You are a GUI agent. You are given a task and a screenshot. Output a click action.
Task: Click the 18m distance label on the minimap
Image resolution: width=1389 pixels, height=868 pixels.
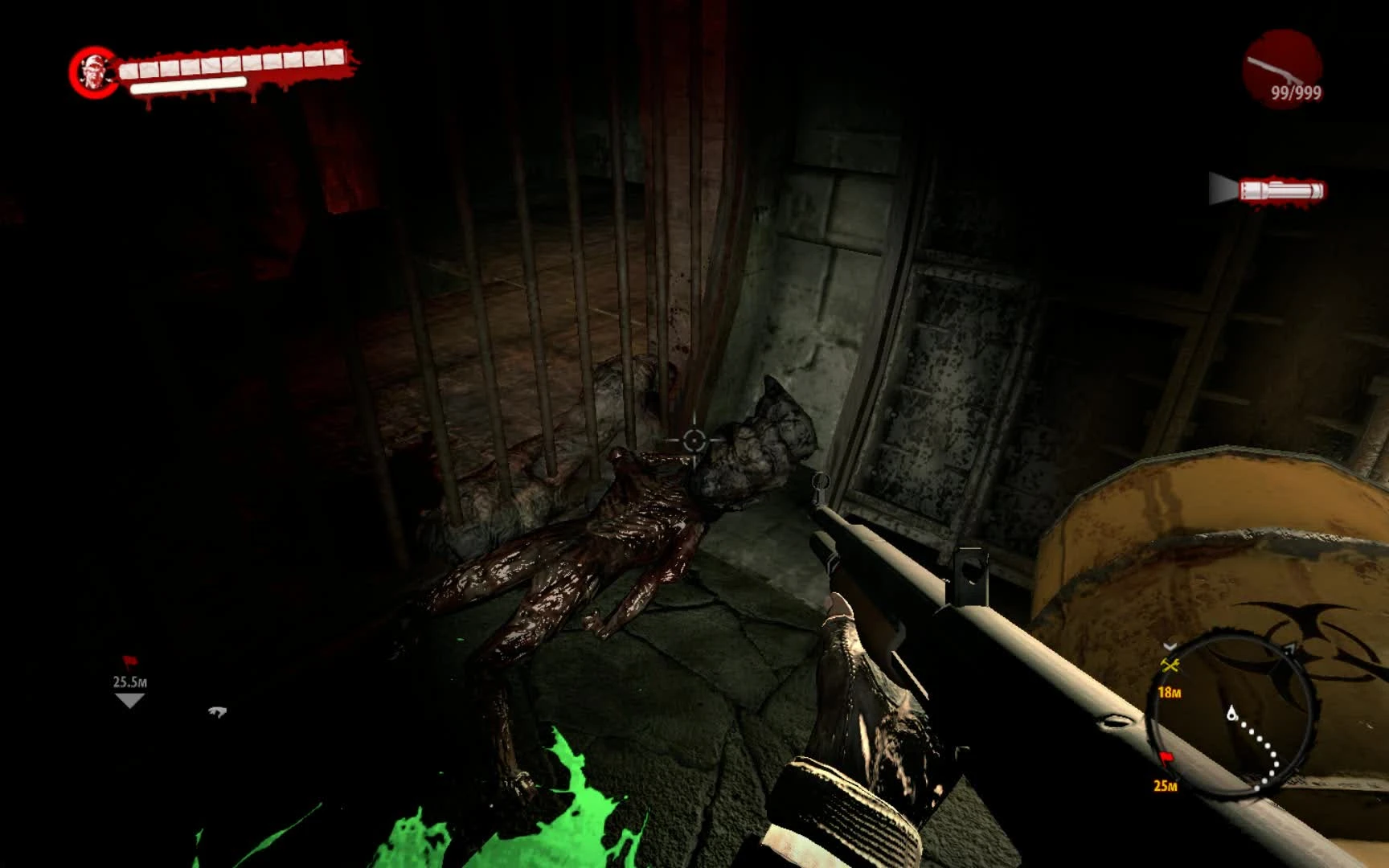(1170, 692)
